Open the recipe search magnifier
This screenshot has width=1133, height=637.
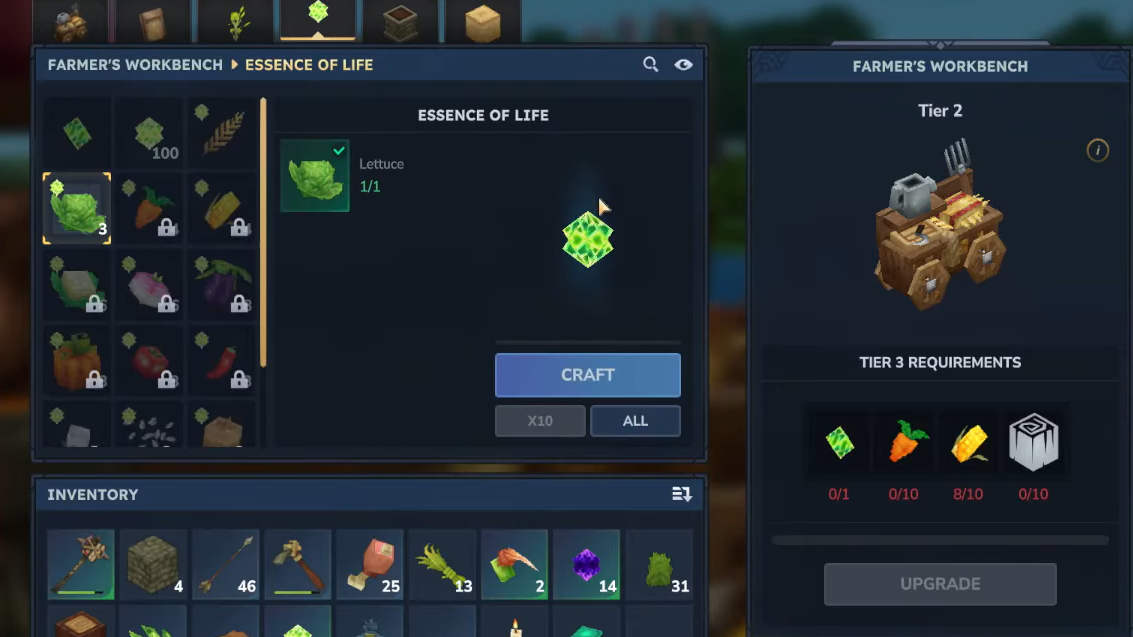point(650,65)
